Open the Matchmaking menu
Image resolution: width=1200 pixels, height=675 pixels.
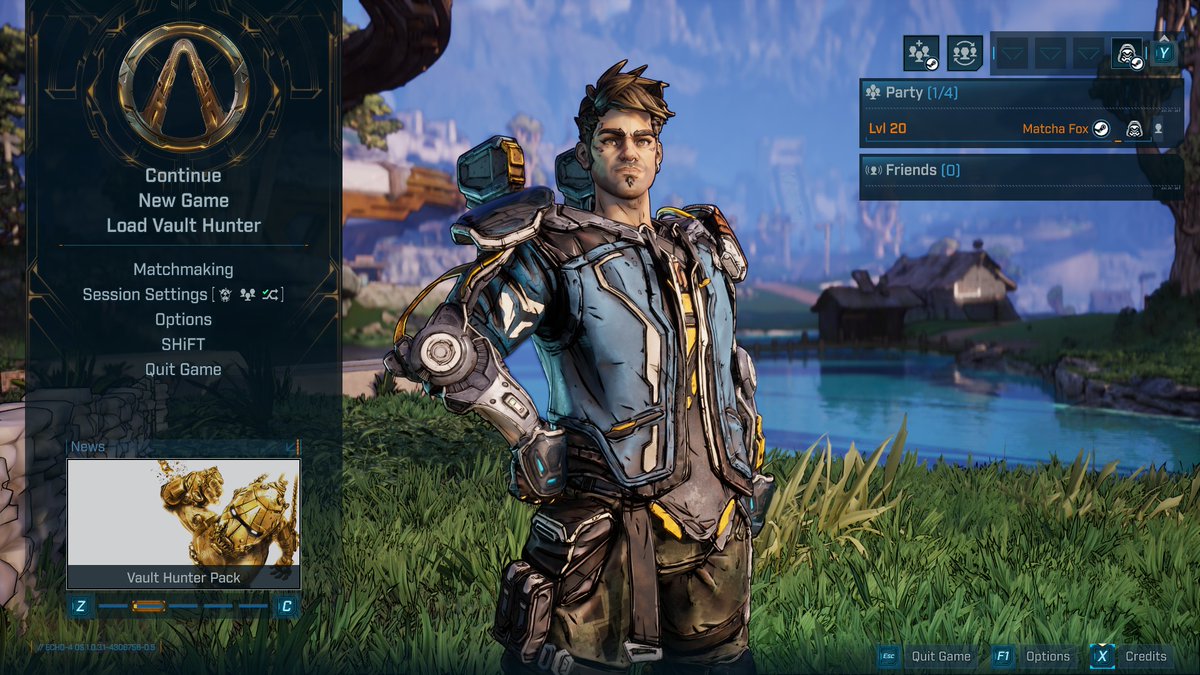click(183, 269)
